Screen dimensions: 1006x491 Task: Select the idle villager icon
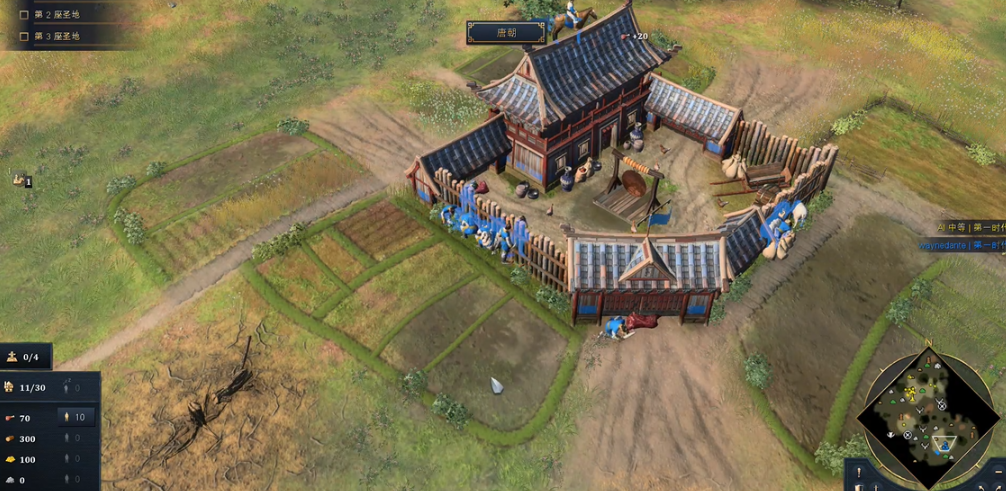pyautogui.click(x=18, y=178)
